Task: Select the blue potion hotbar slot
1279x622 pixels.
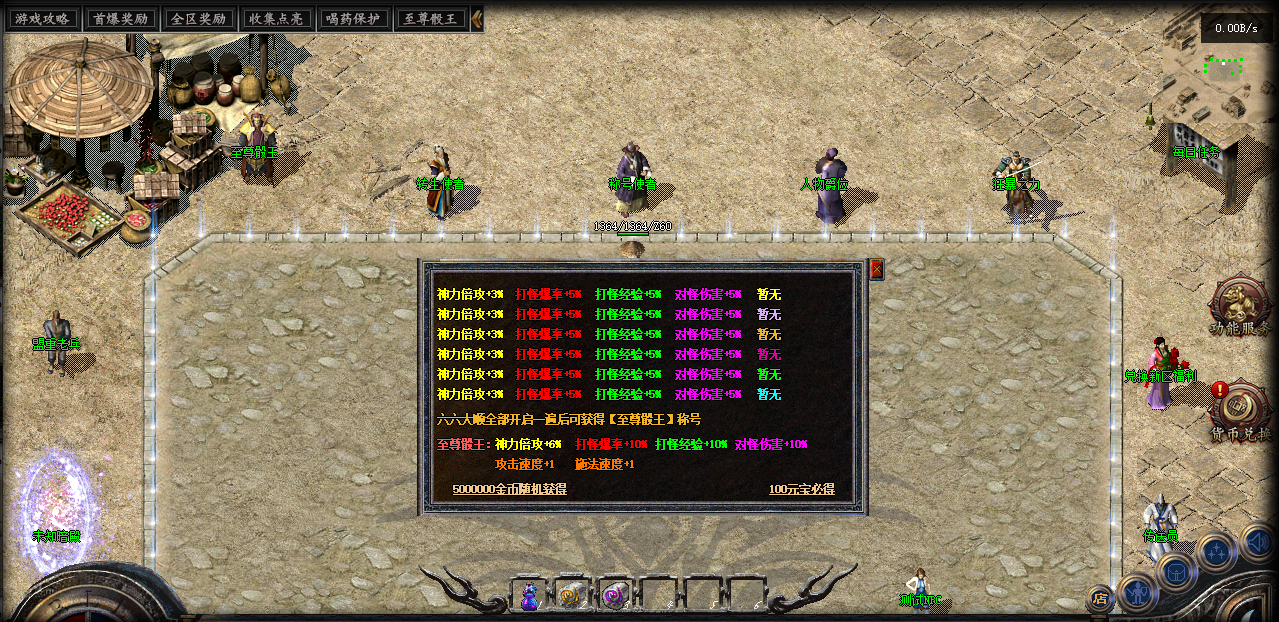Action: tap(528, 594)
